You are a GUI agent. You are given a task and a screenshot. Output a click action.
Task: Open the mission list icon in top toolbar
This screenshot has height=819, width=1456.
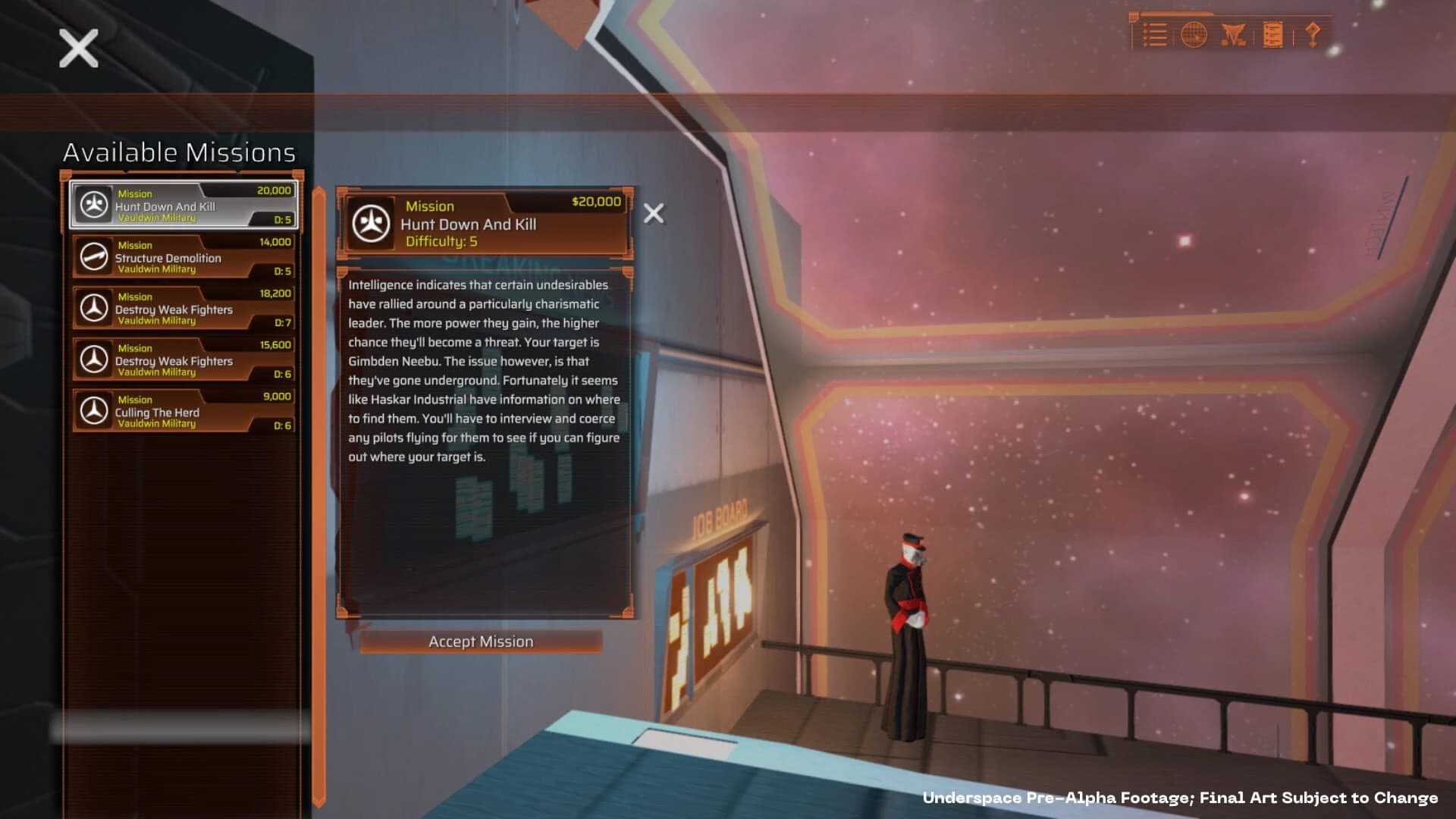(x=1155, y=34)
